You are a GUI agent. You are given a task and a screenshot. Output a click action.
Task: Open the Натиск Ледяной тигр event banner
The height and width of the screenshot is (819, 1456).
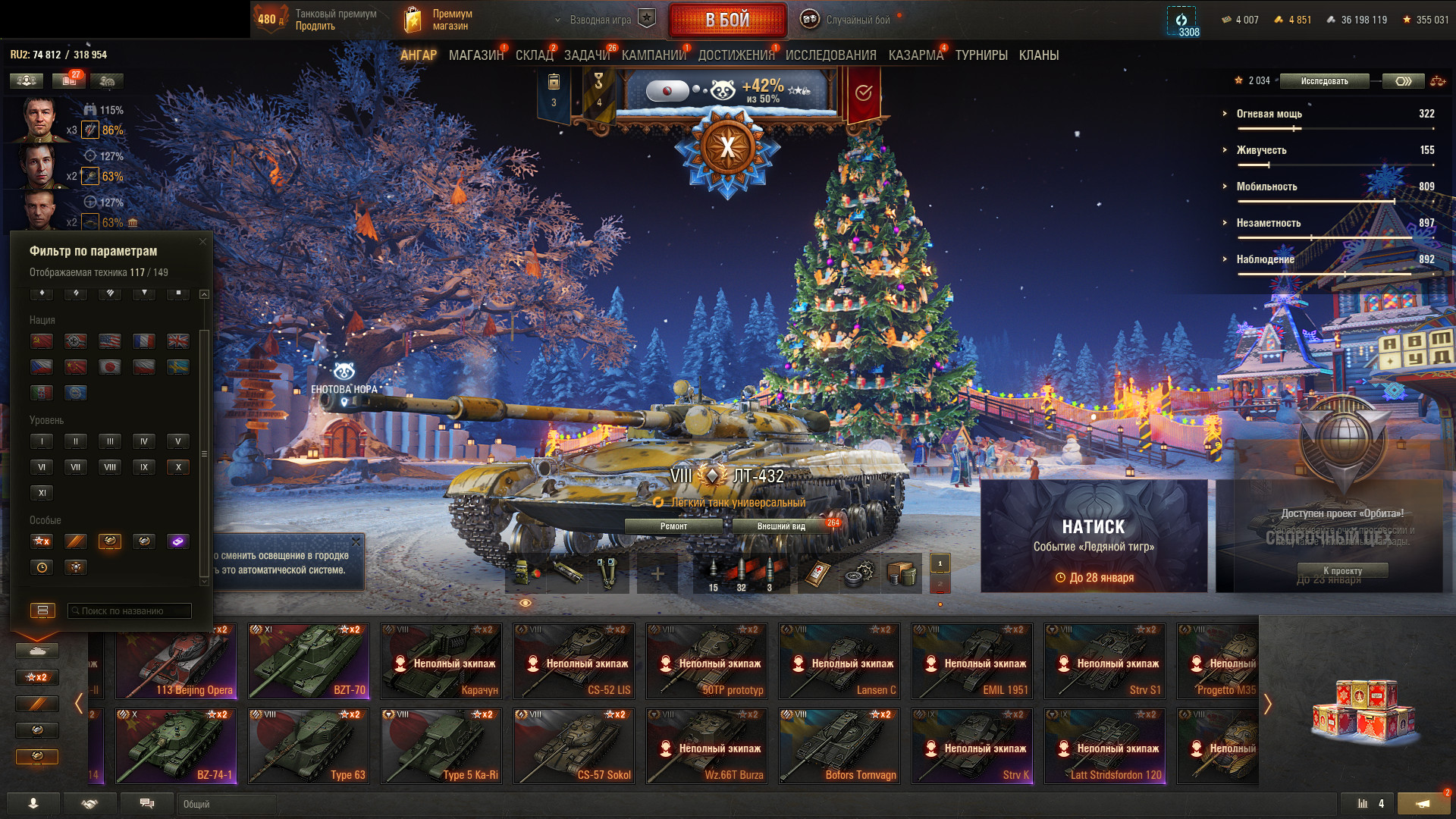(x=1094, y=536)
